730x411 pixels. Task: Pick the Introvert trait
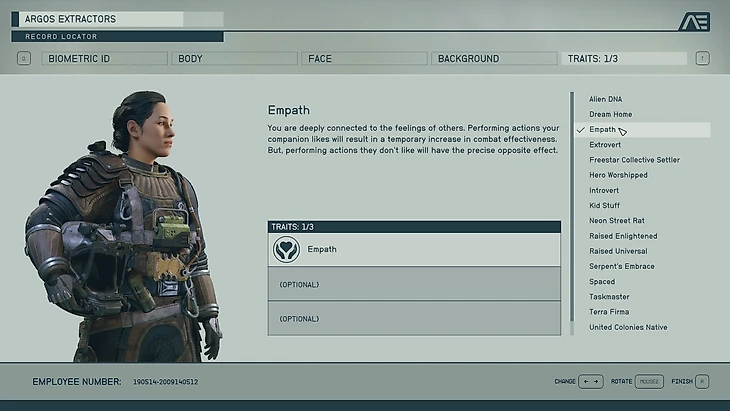(604, 190)
